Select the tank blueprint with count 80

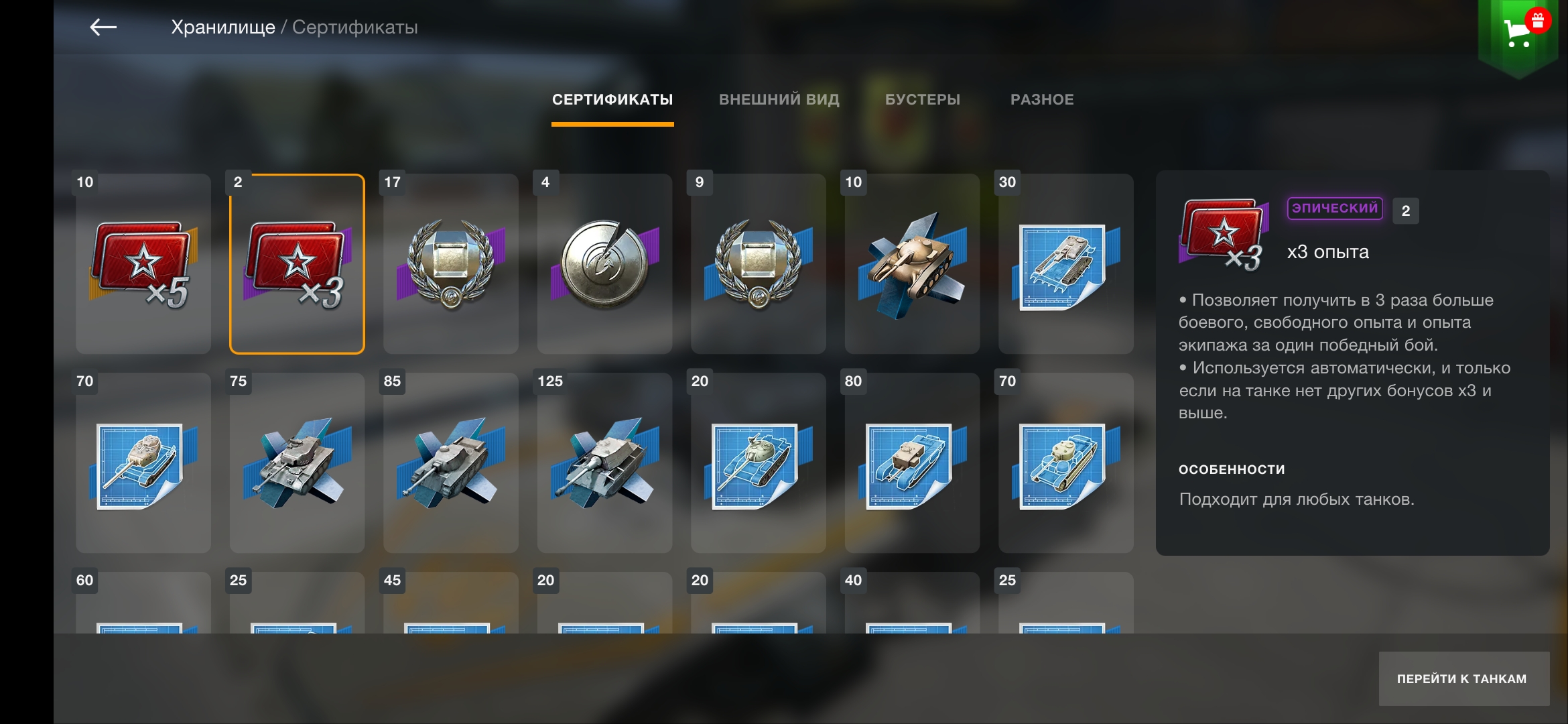(912, 463)
